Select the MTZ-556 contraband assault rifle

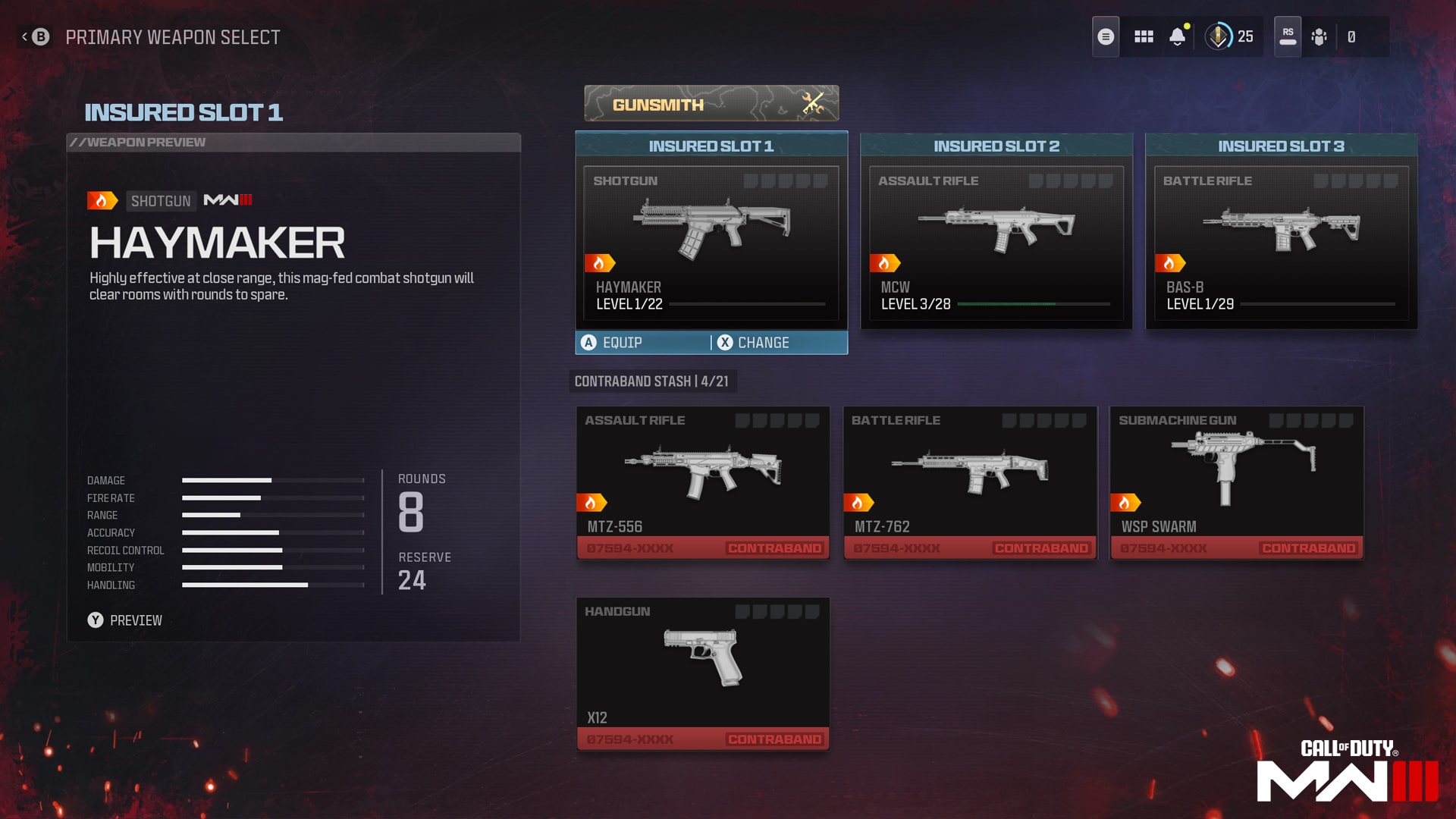702,483
